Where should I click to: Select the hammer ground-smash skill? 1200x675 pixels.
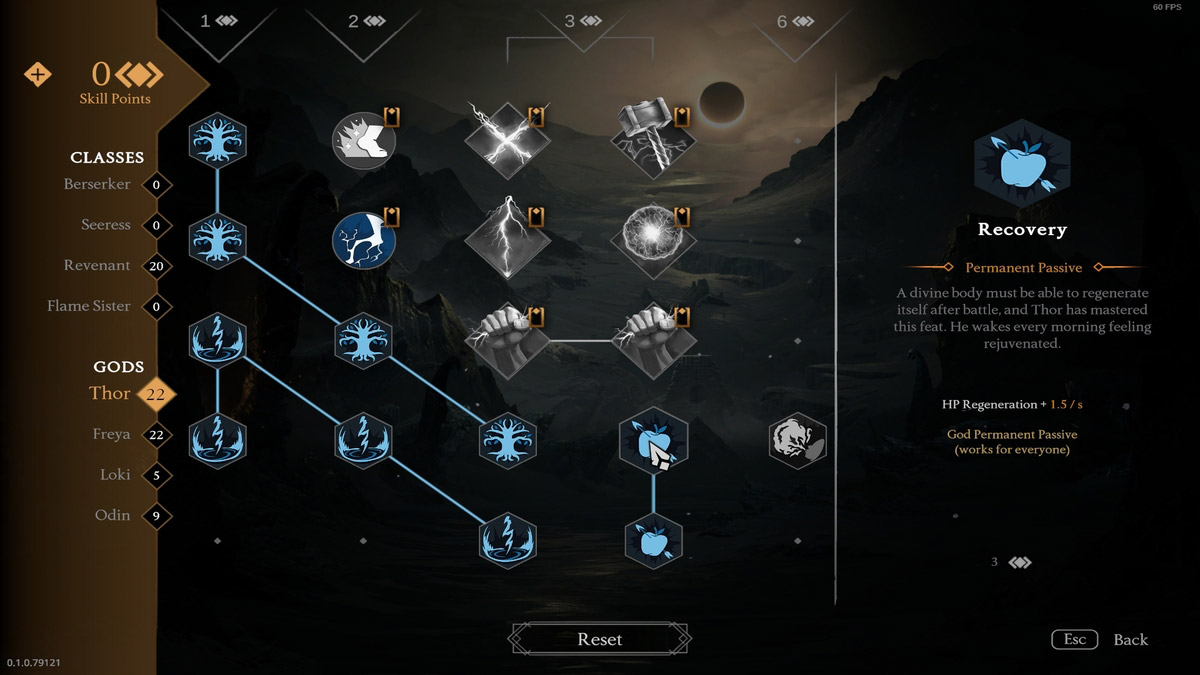pos(653,141)
